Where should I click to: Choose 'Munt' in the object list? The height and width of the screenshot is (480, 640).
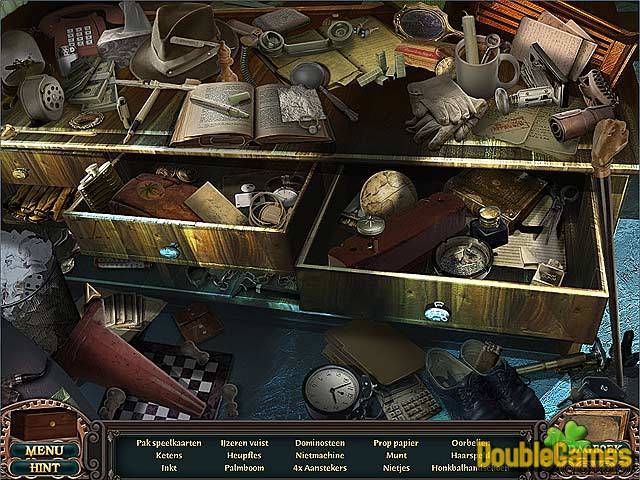[395, 453]
